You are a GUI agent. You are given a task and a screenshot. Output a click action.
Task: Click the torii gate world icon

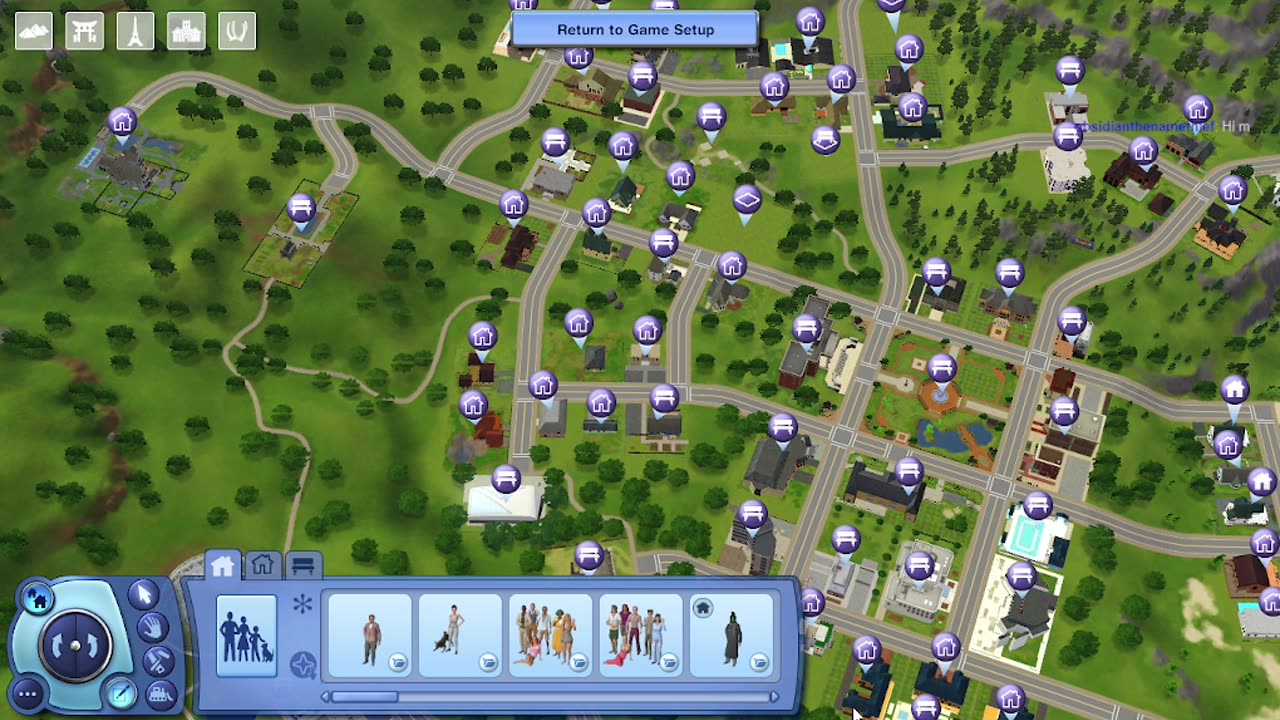coord(85,30)
